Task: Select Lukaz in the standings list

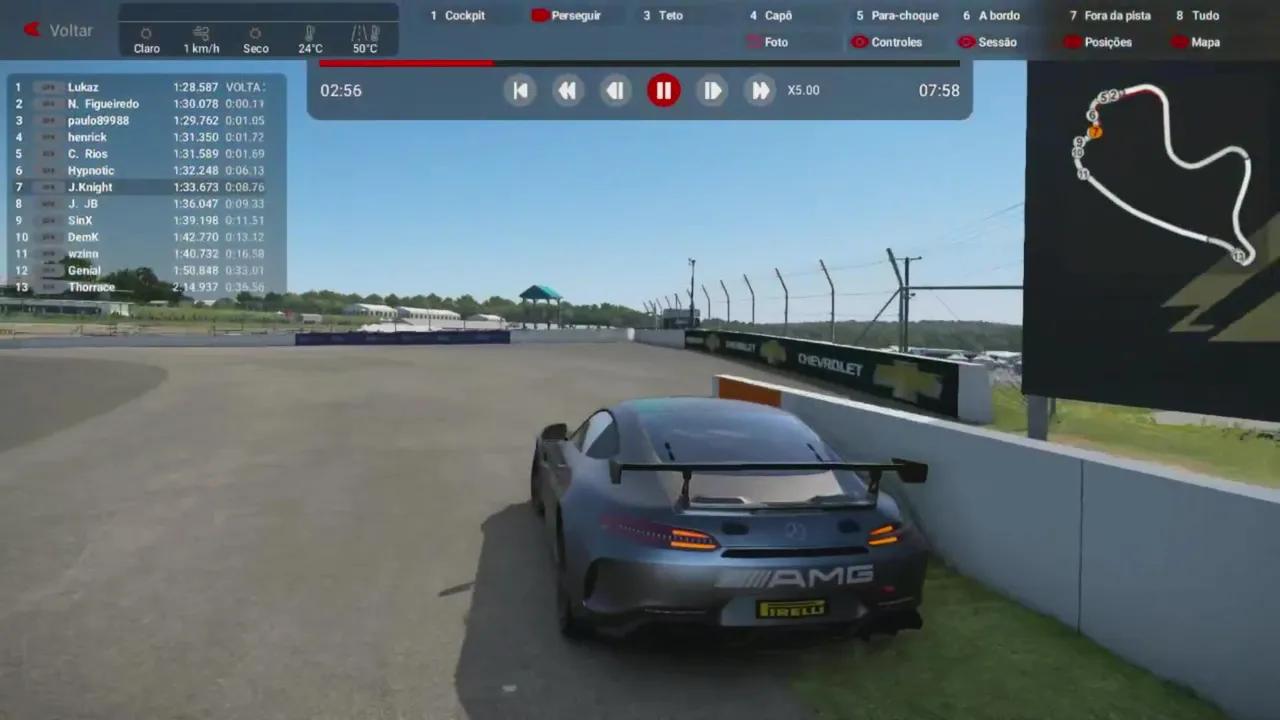Action: [x=83, y=87]
